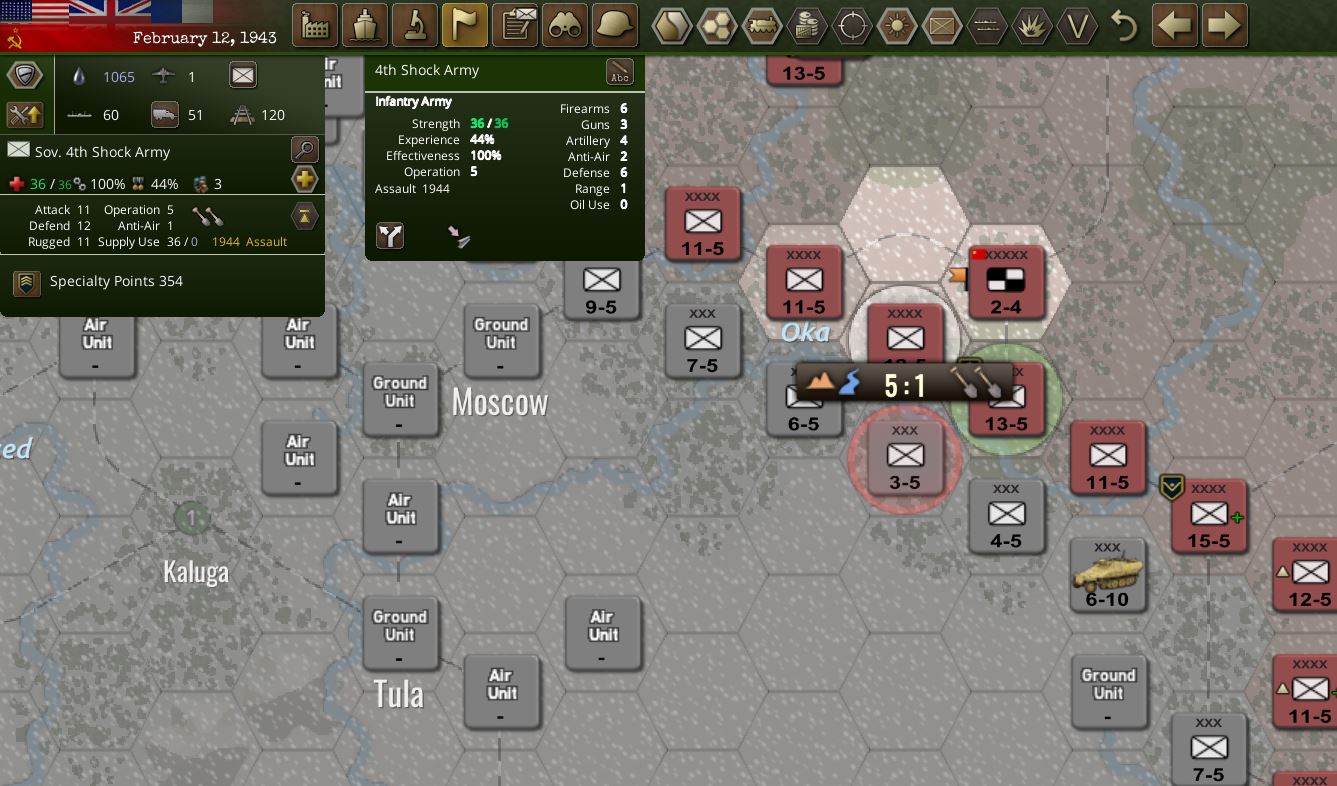Reinforce unit with the yellow plus button
Screen dimensions: 1337x786
click(304, 180)
